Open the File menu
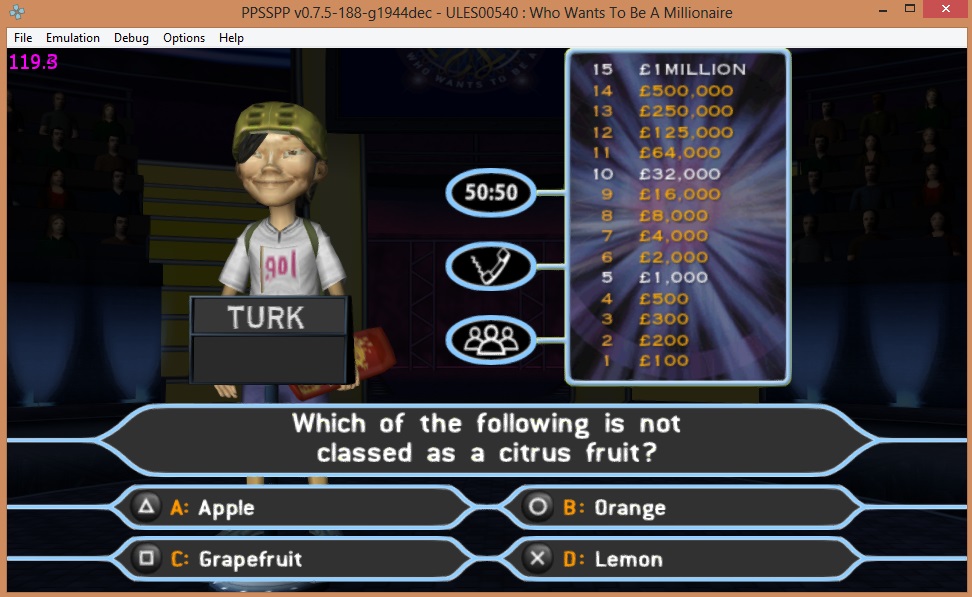The height and width of the screenshot is (597, 972). click(23, 38)
